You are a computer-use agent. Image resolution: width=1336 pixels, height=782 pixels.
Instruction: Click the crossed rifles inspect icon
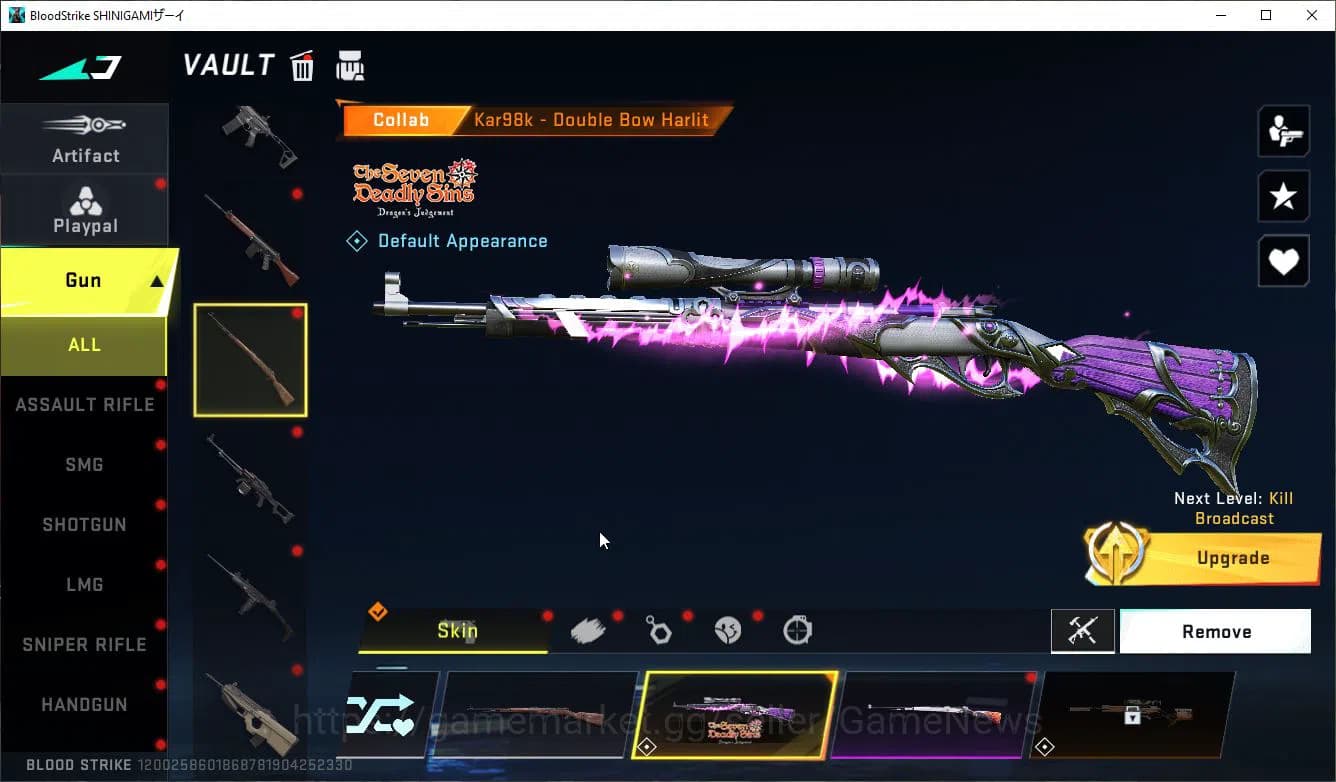tap(1083, 631)
